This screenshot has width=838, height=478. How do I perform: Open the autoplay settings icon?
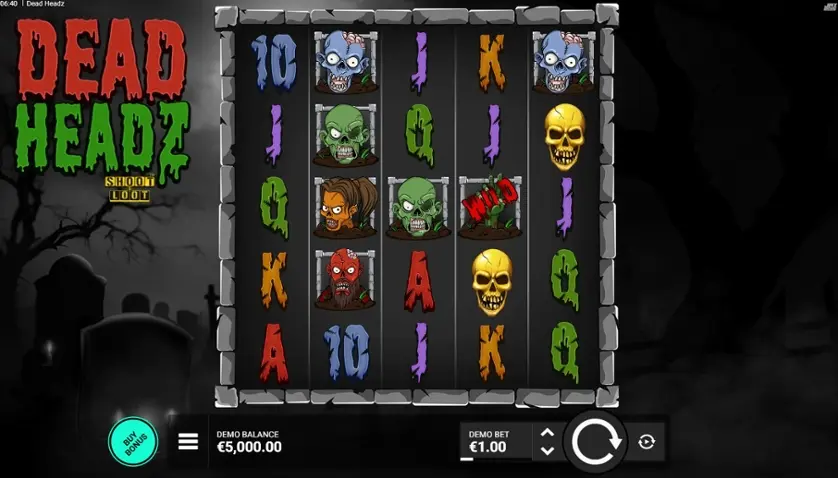pos(647,442)
